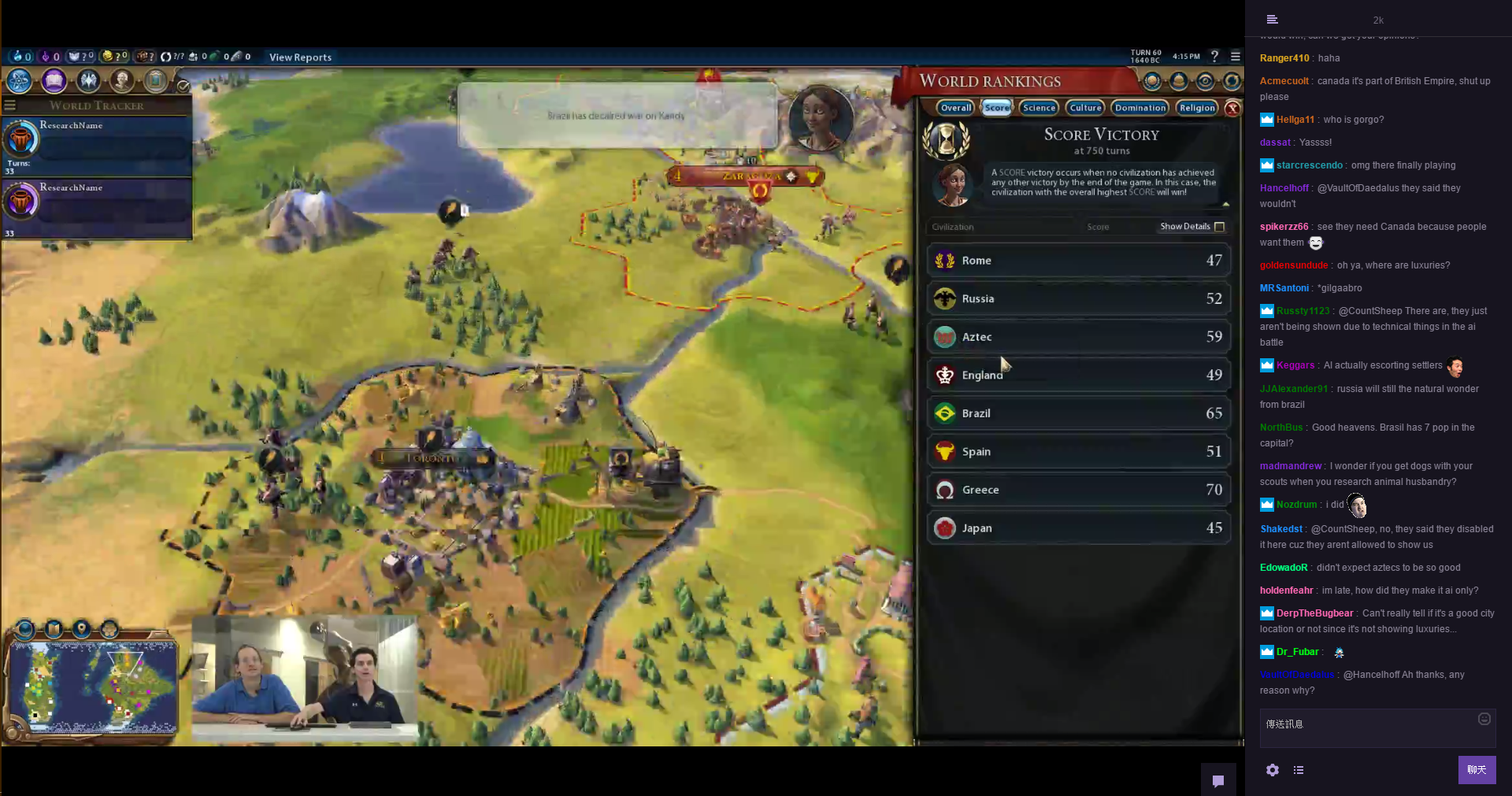Switch to the Religion victory tab
The width and height of the screenshot is (1512, 796).
[x=1196, y=108]
